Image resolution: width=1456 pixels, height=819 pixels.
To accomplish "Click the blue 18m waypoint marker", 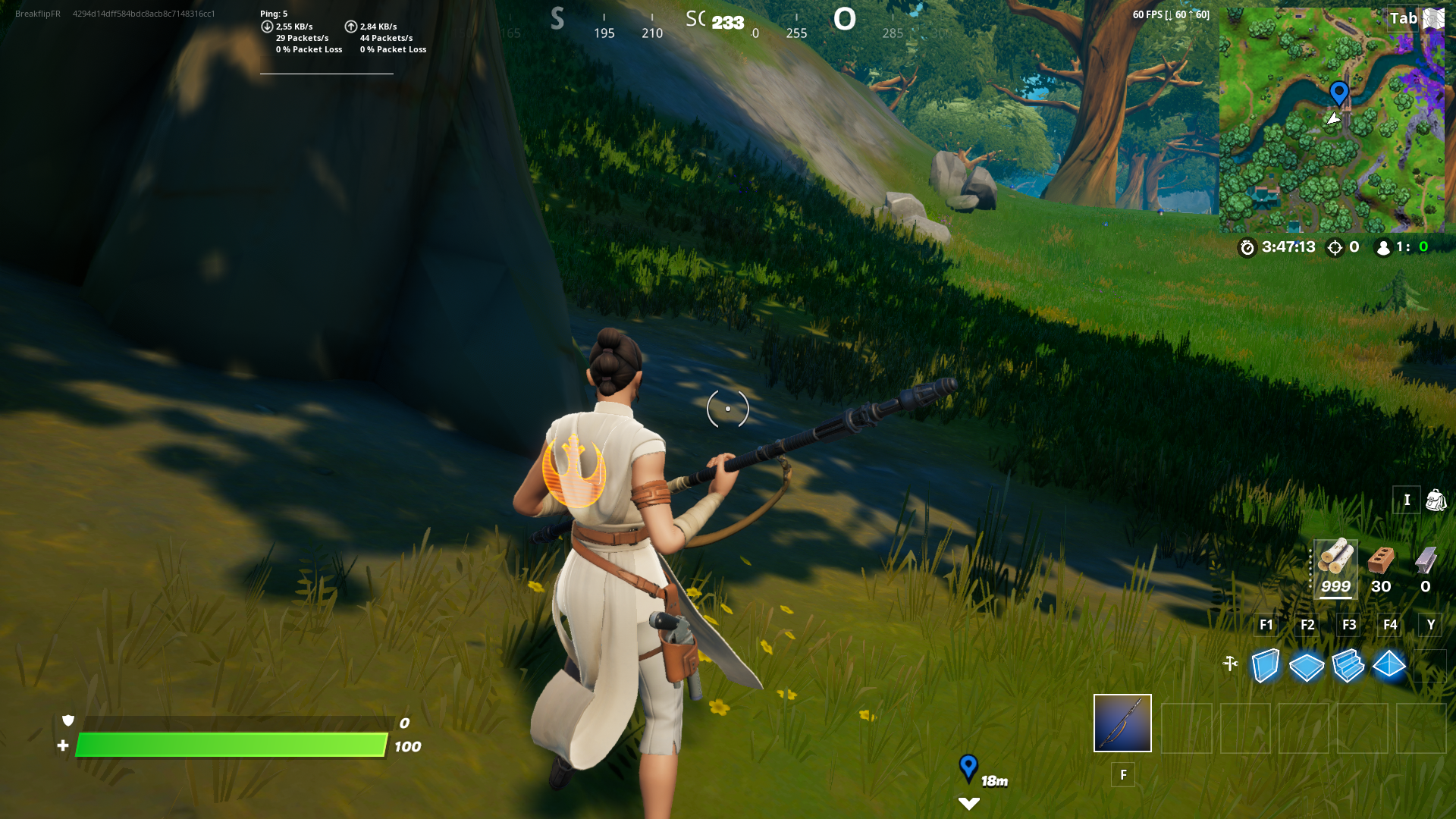I will pos(970,768).
